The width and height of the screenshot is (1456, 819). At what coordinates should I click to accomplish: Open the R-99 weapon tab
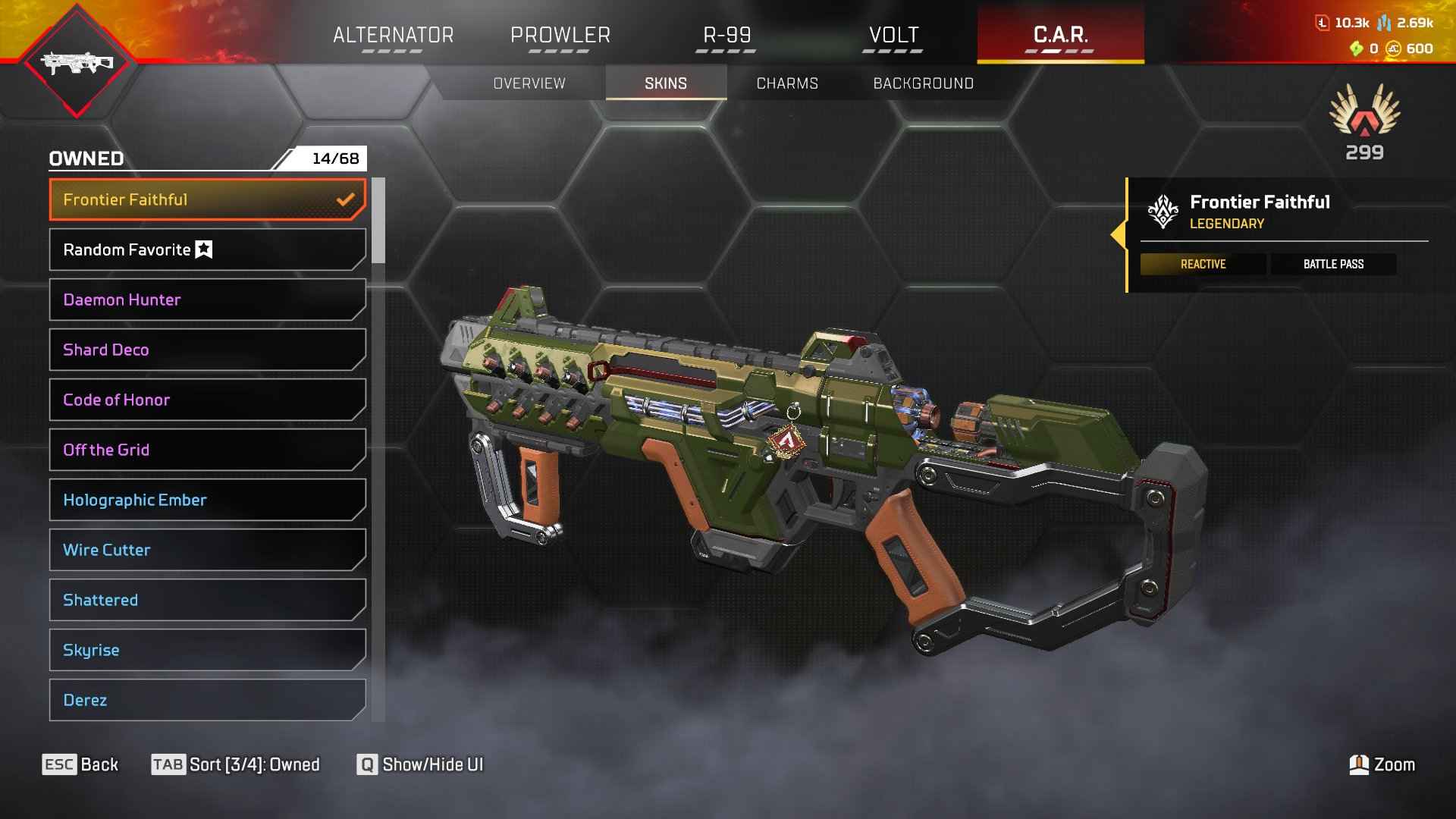click(726, 35)
